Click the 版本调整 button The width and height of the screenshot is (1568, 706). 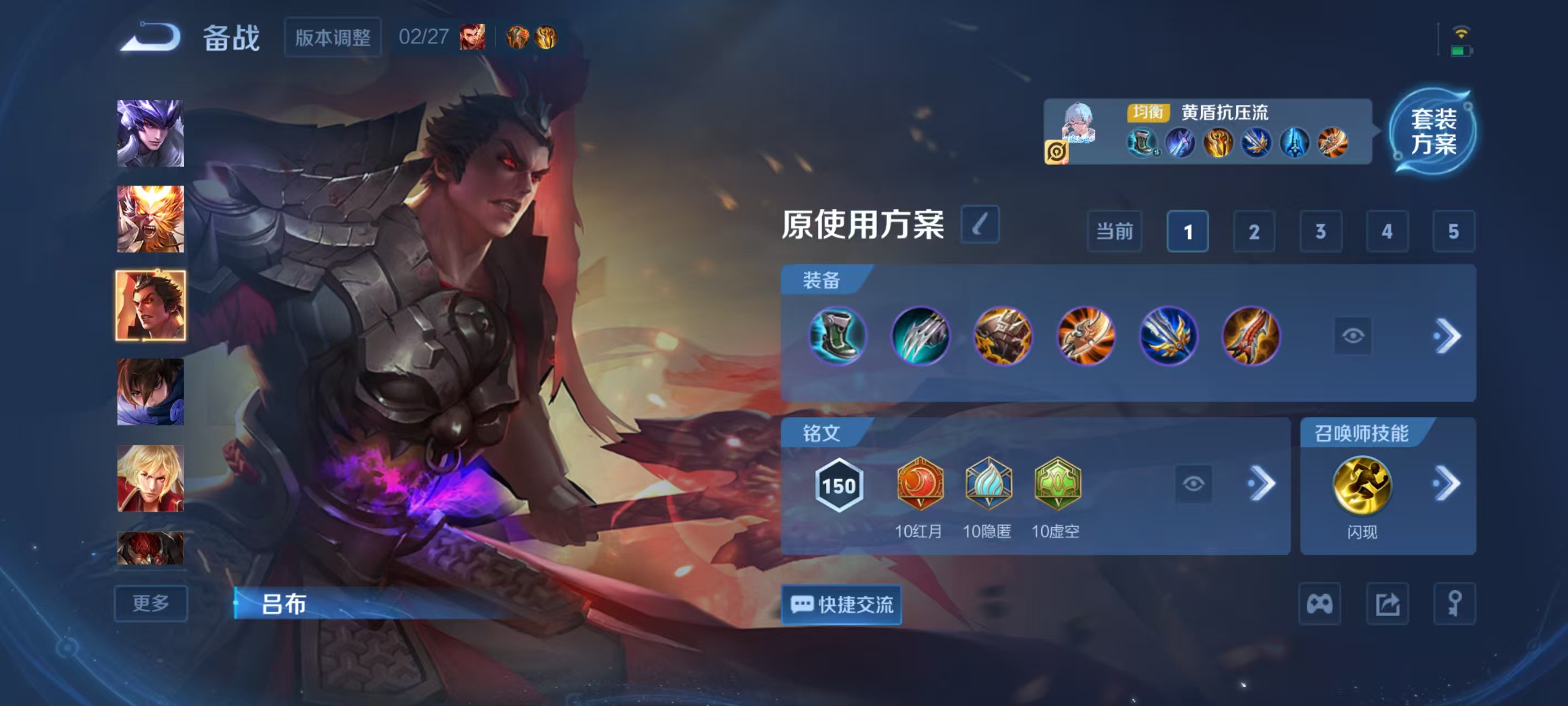[x=334, y=38]
